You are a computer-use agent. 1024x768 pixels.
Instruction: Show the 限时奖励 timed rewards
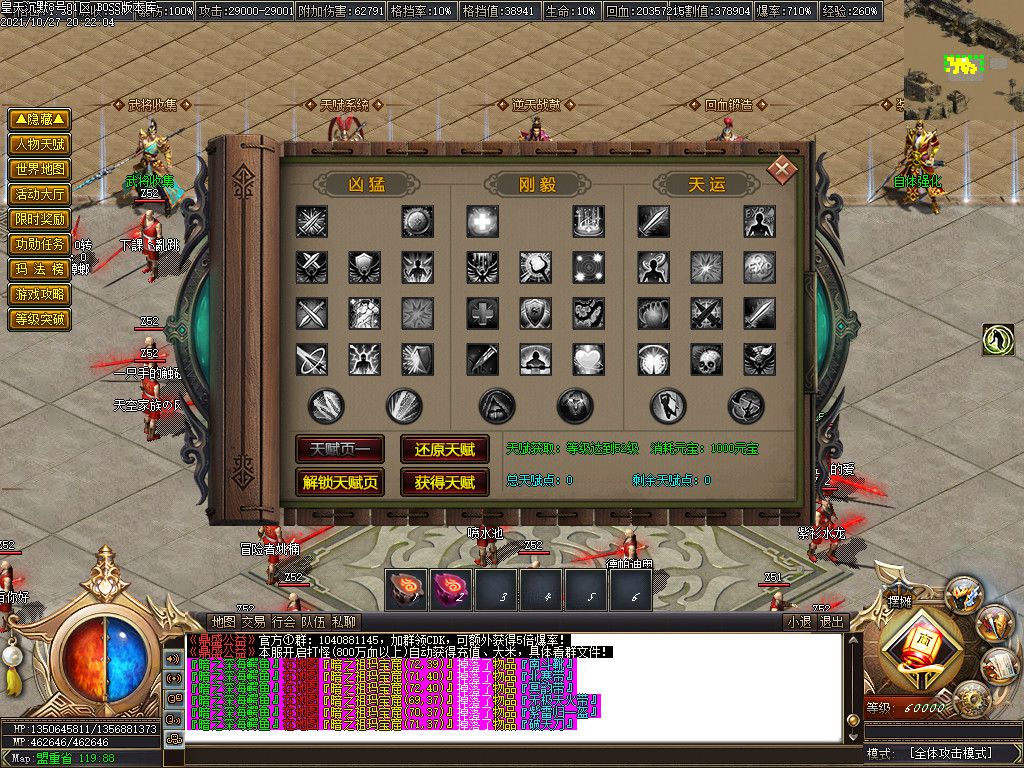pyautogui.click(x=40, y=219)
